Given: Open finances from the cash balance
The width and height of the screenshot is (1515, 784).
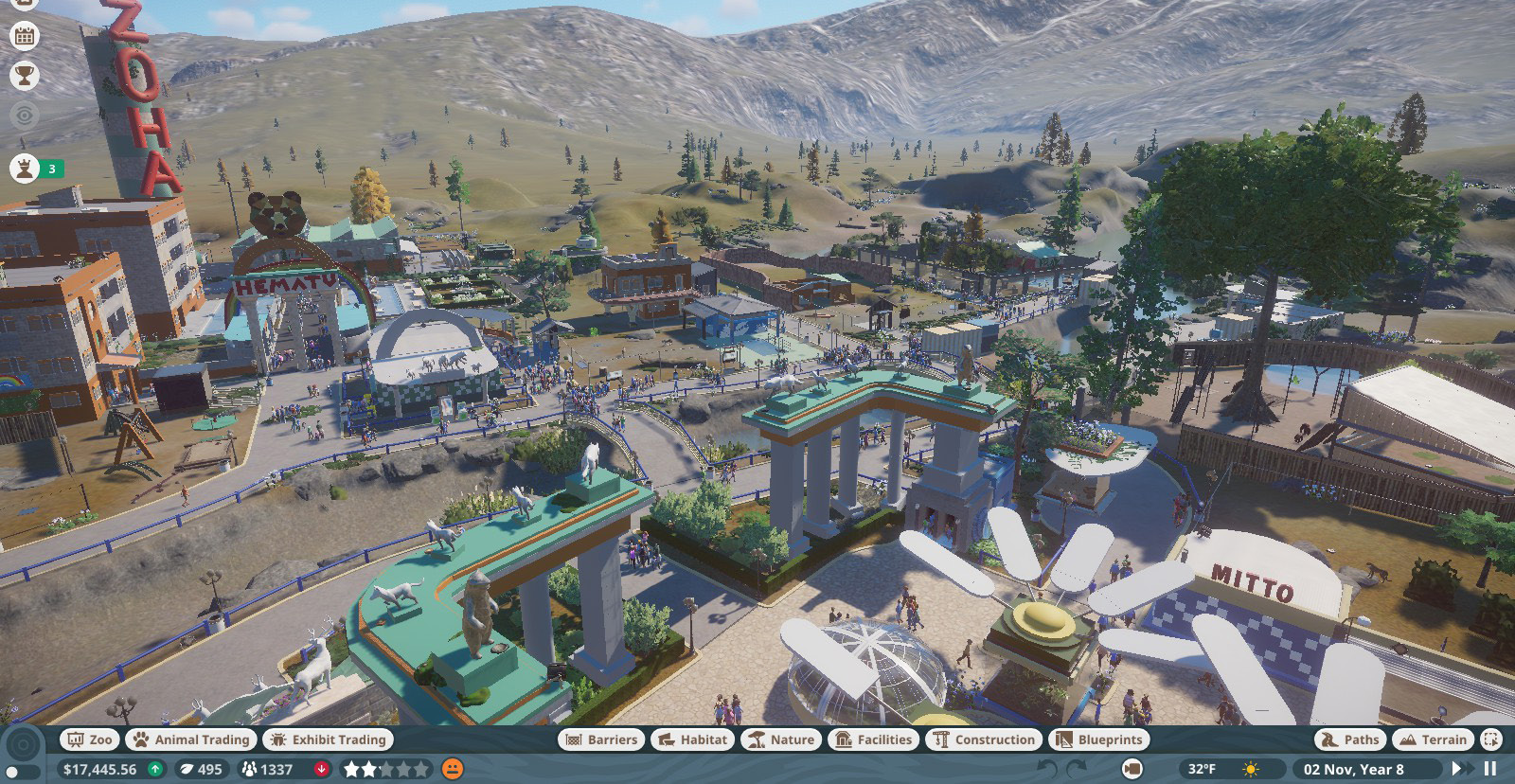Looking at the screenshot, I should click(x=99, y=769).
